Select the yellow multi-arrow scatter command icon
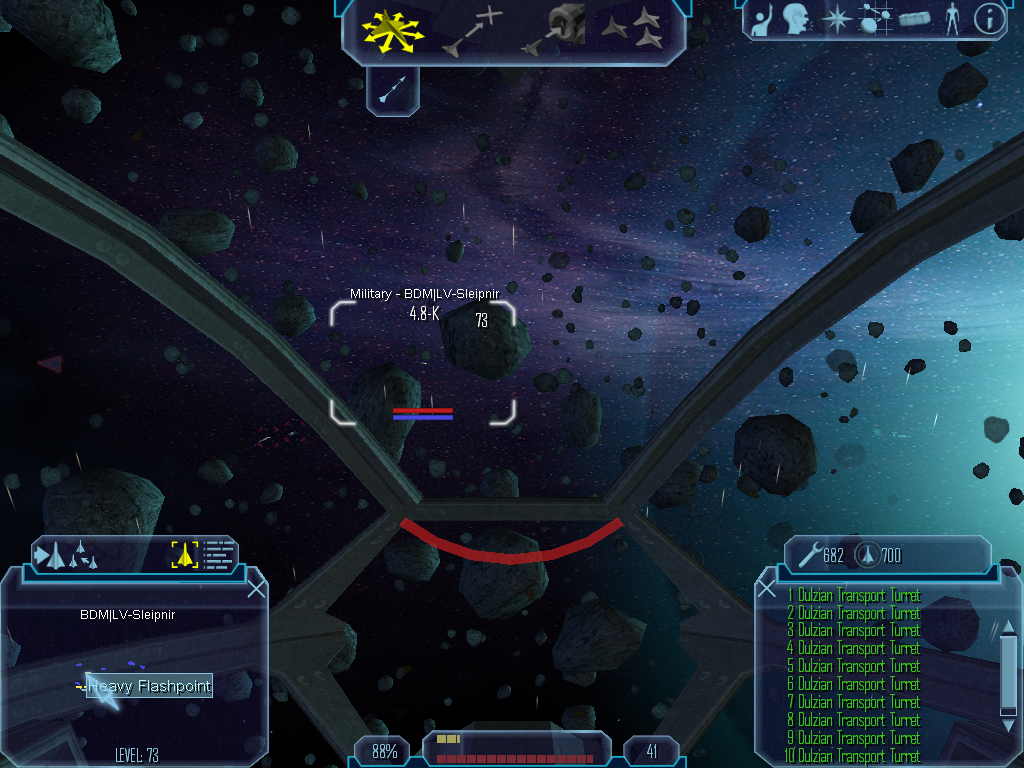 click(395, 32)
